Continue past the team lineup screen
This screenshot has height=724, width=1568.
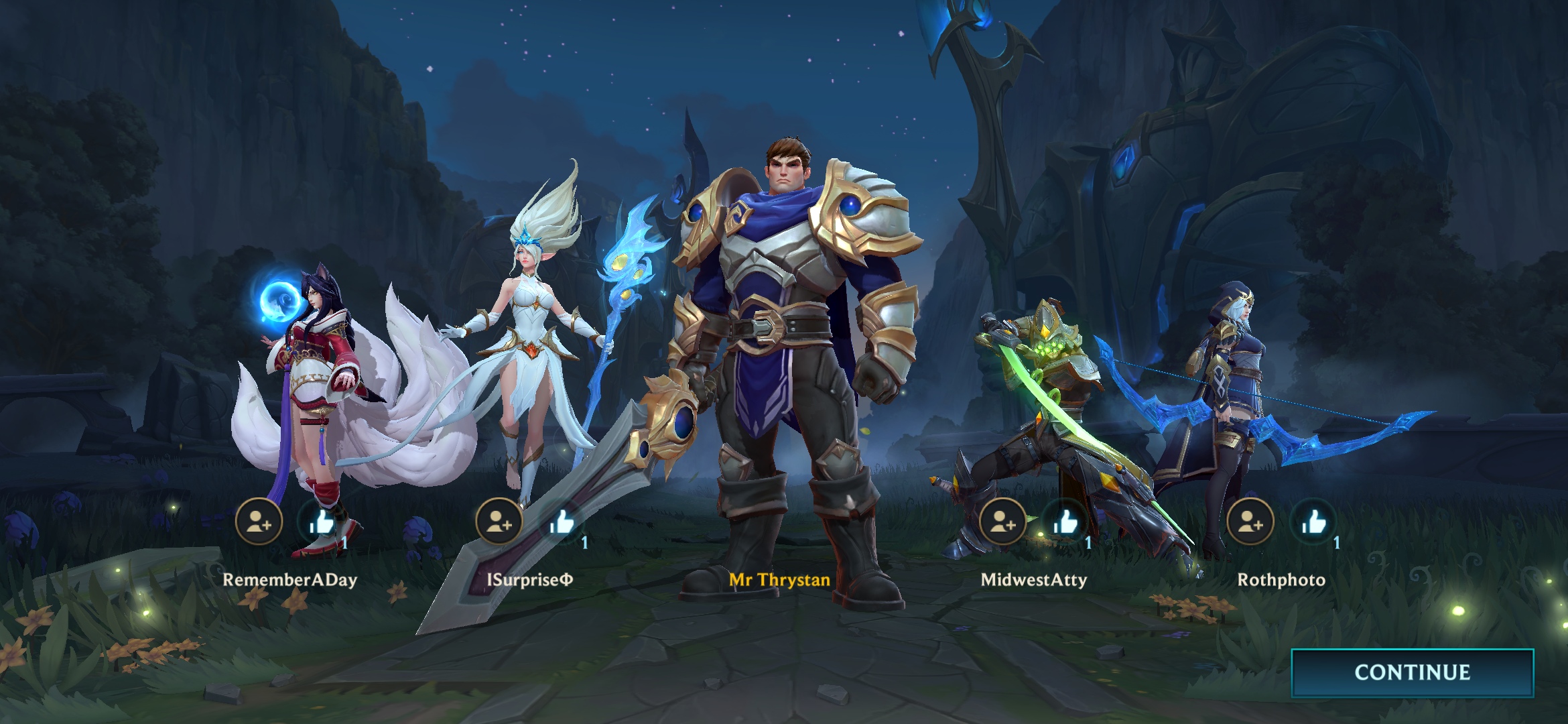tap(1412, 672)
